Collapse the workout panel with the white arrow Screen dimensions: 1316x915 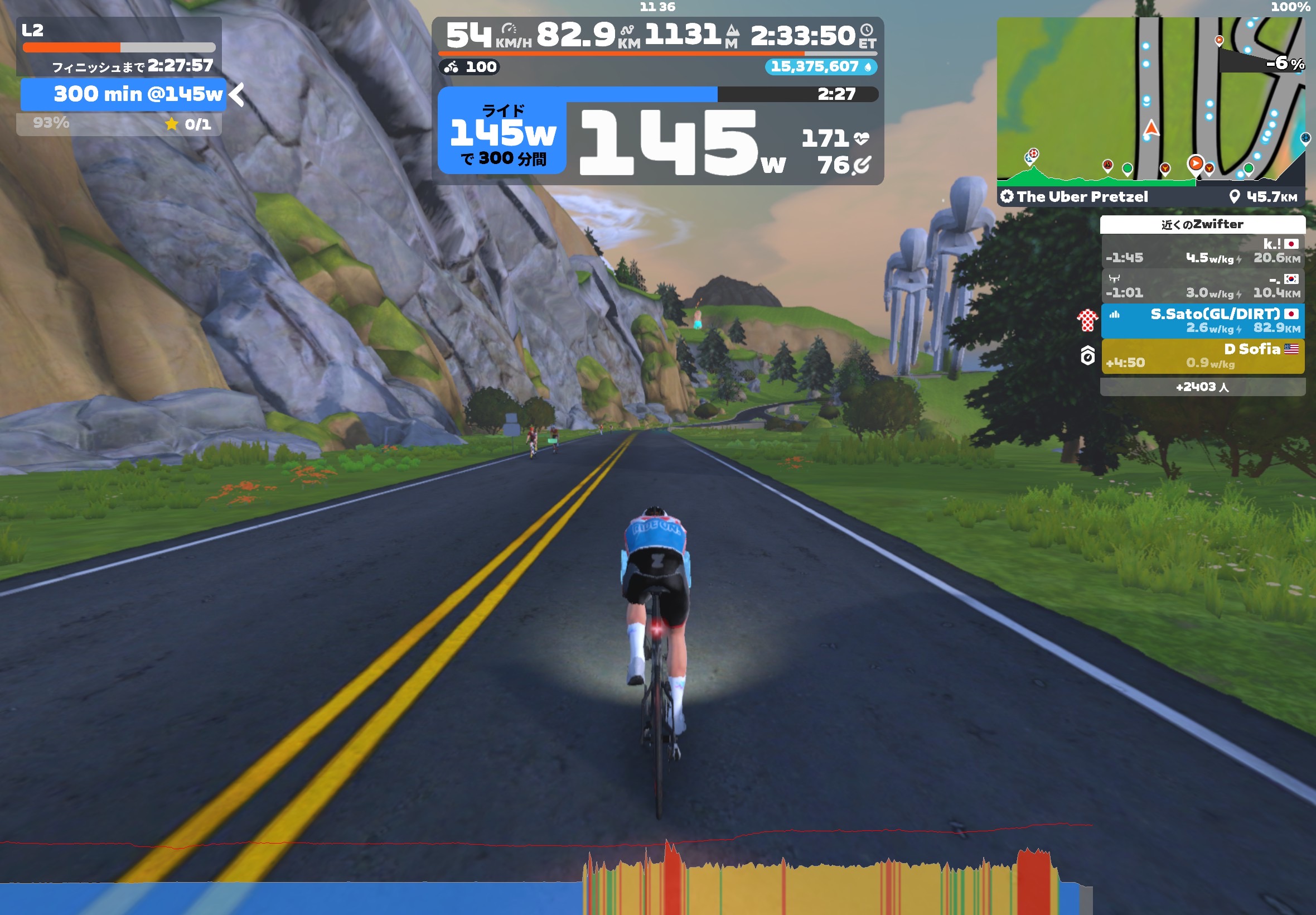click(x=236, y=95)
